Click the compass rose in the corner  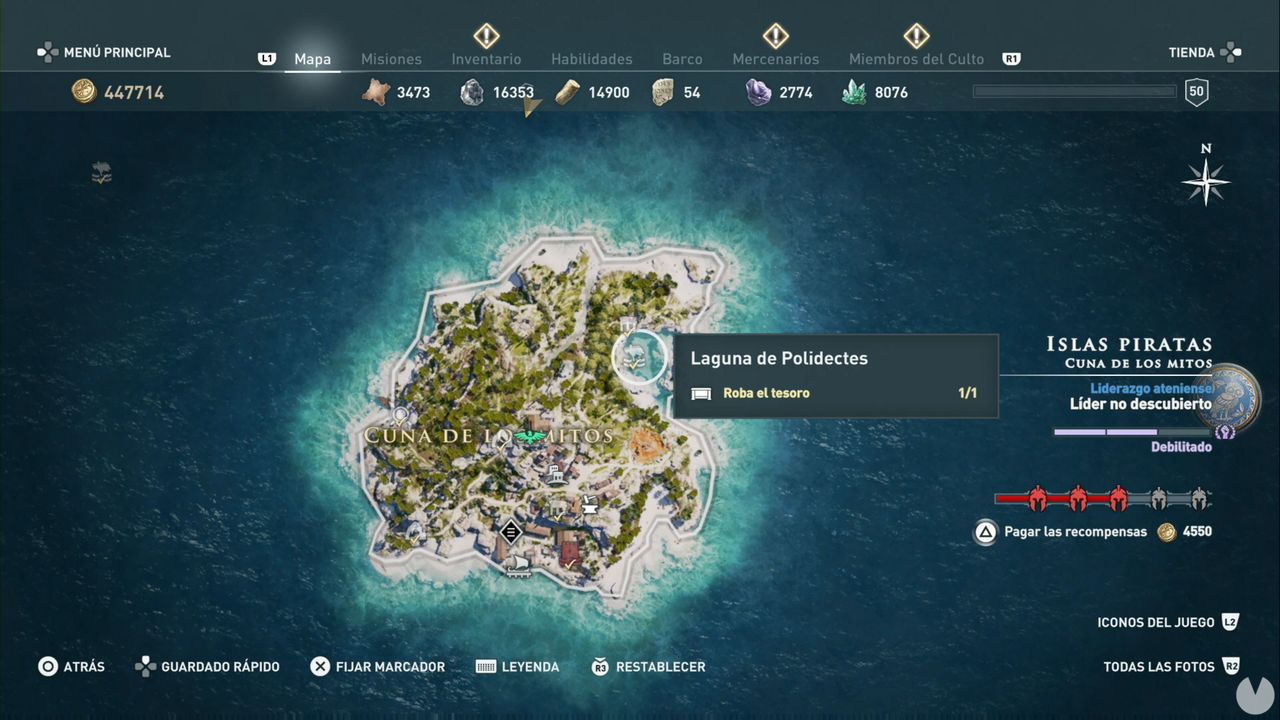tap(1206, 183)
